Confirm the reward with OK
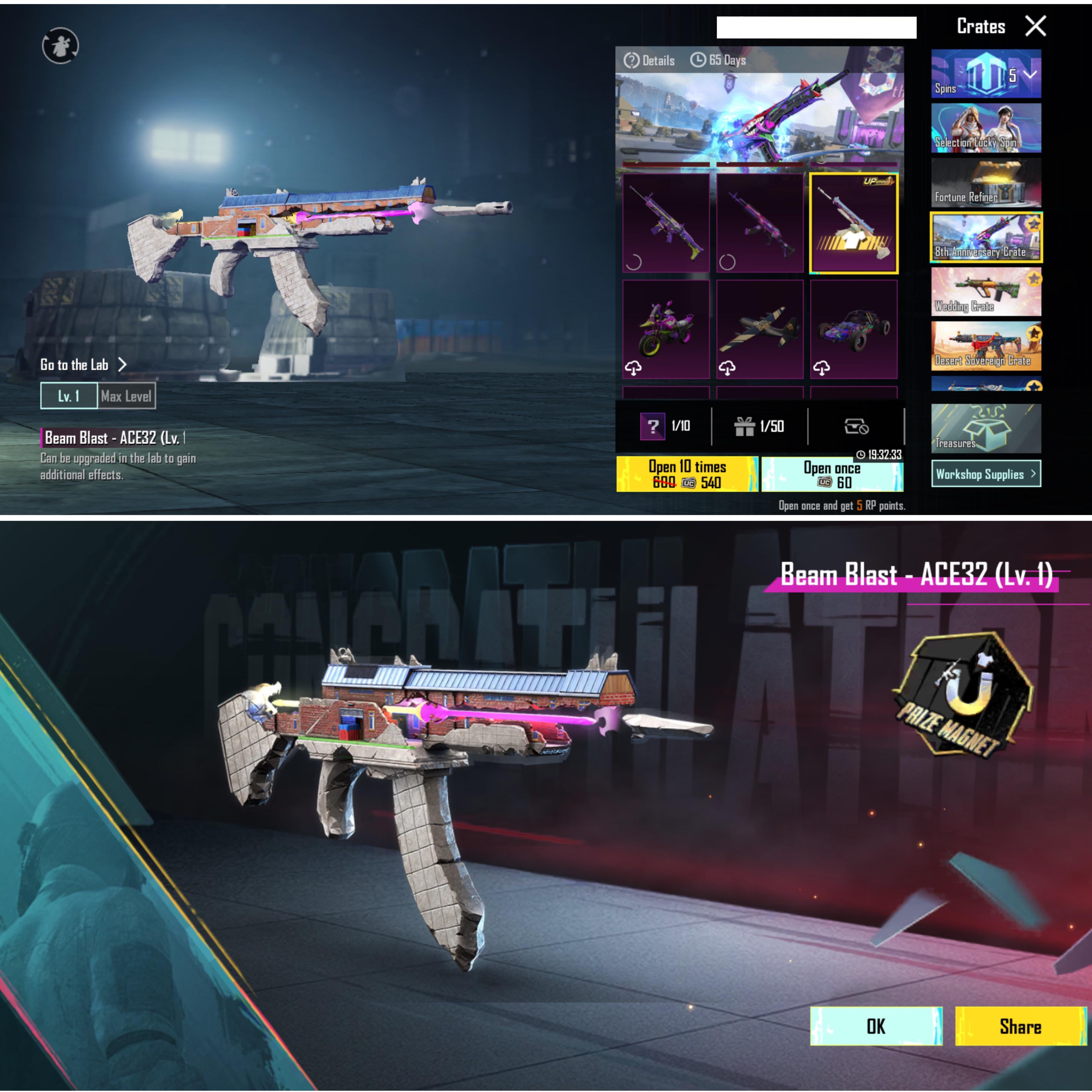The image size is (1092, 1092). (x=875, y=1026)
